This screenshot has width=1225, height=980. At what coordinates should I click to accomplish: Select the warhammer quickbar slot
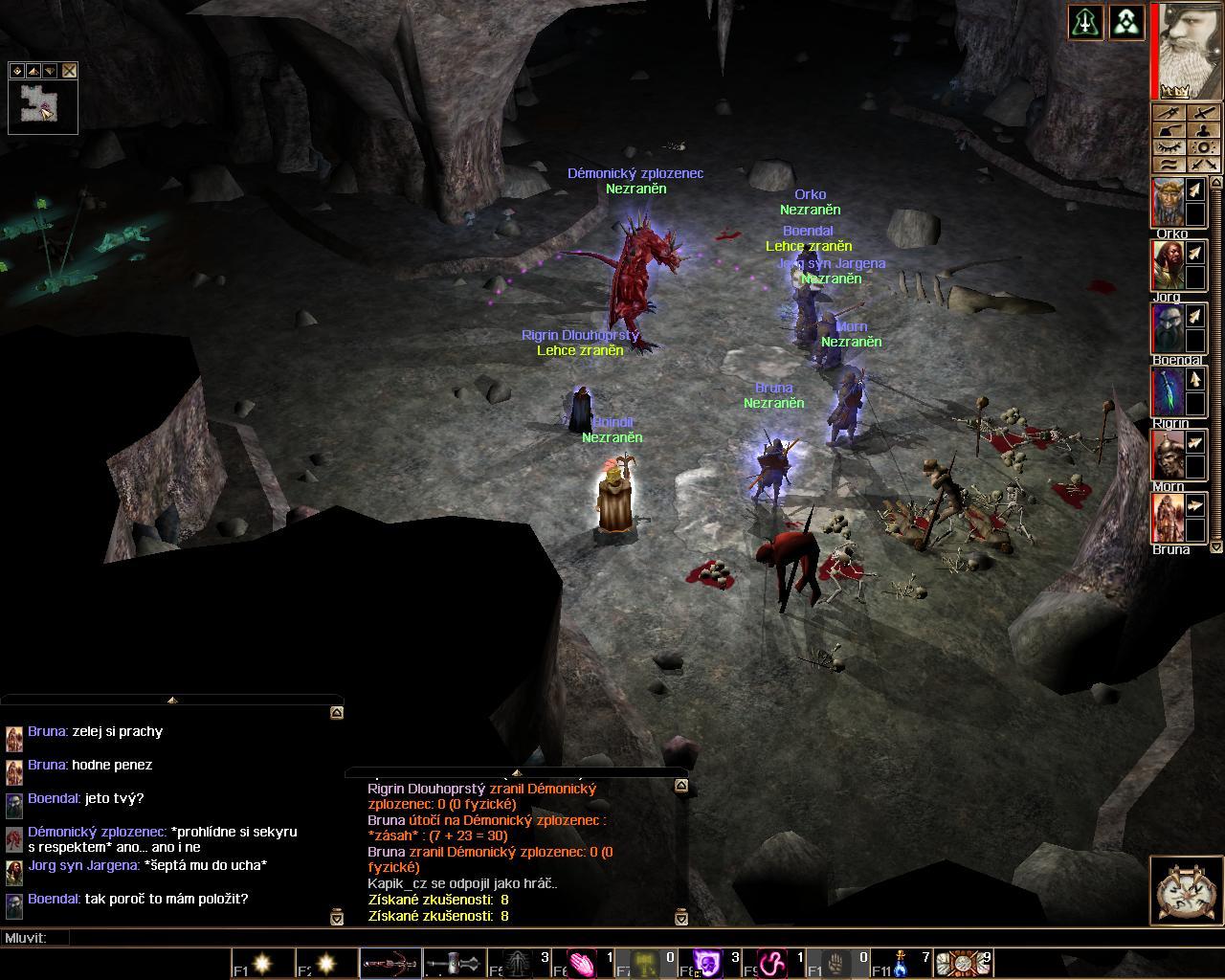point(453,963)
